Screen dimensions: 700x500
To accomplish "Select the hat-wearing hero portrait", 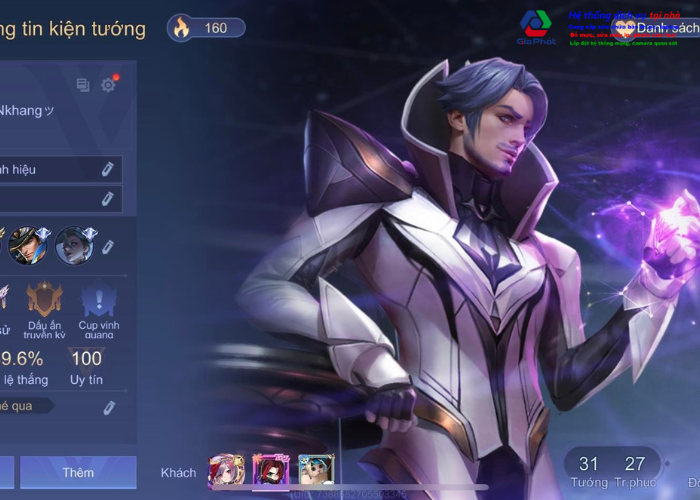I will (26, 244).
